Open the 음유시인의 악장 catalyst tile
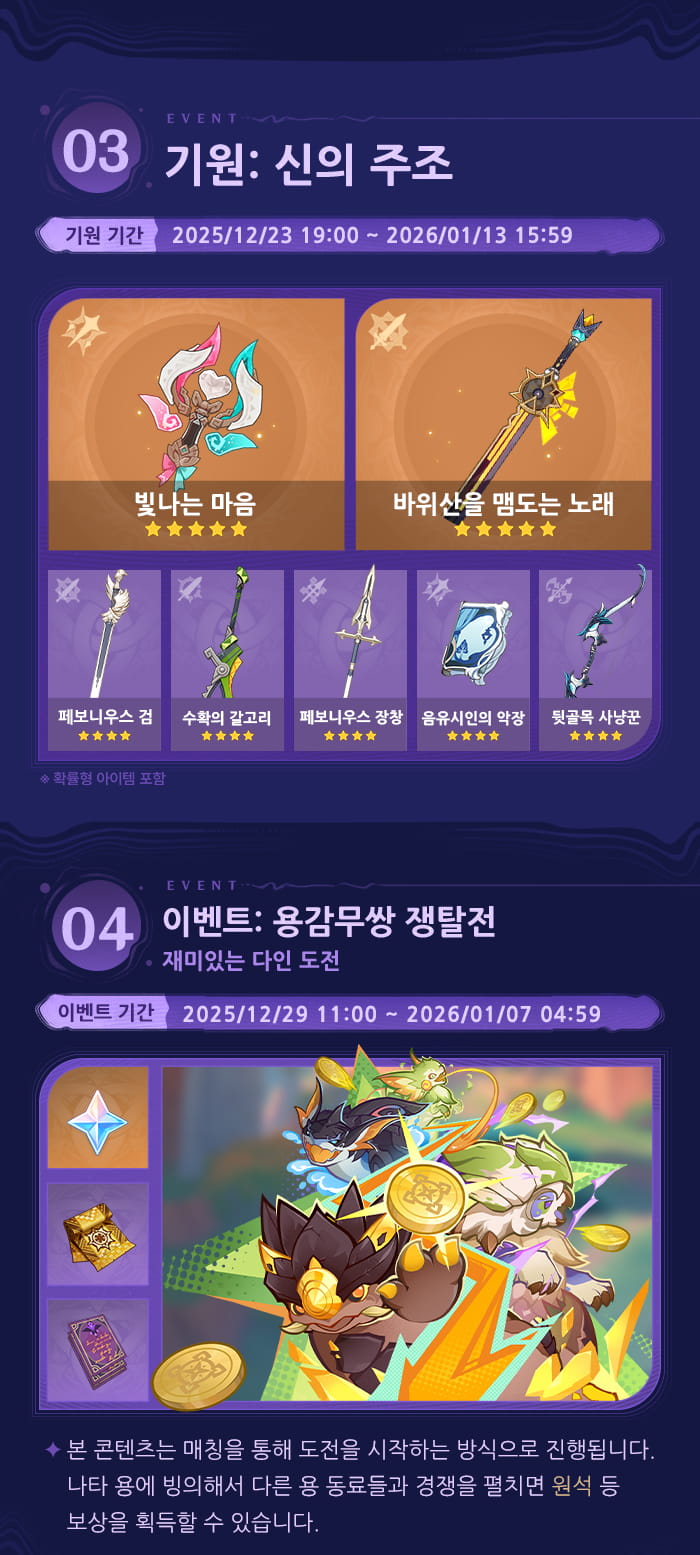Image resolution: width=700 pixels, height=1555 pixels. [x=473, y=660]
